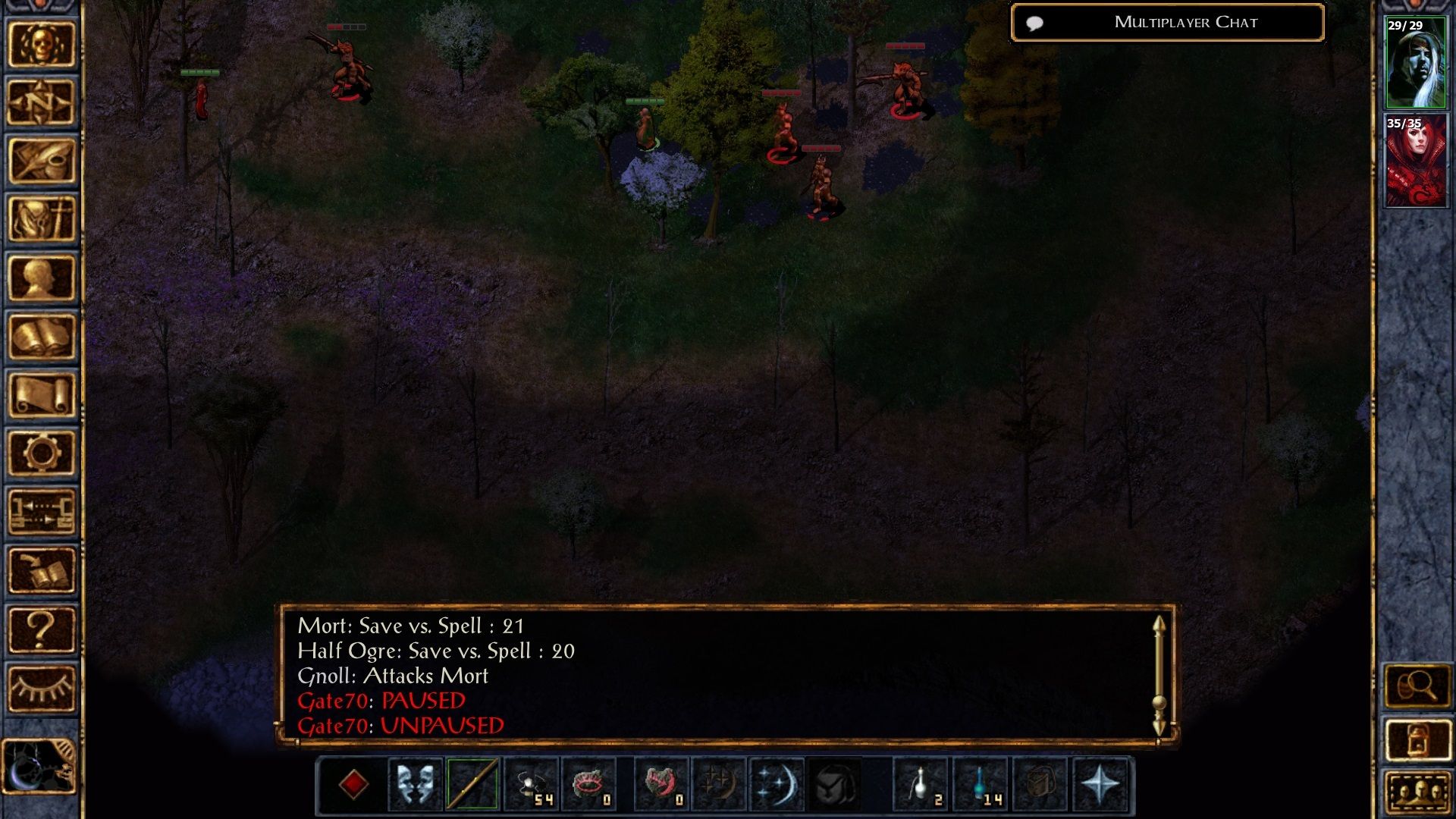The height and width of the screenshot is (819, 1456).
Task: Open the priest scroll icon
Action: click(x=42, y=395)
